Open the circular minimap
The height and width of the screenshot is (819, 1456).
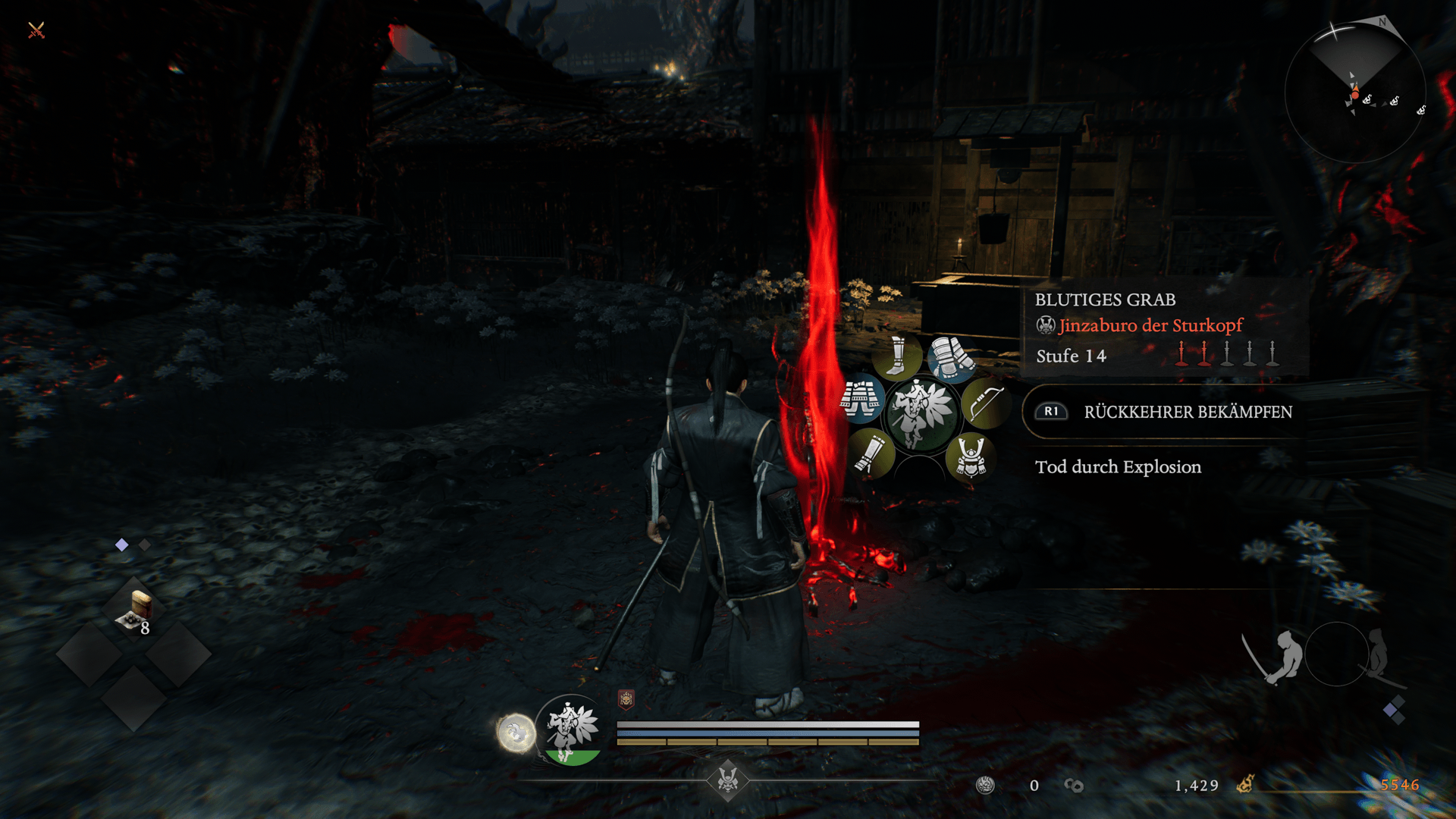tap(1354, 93)
